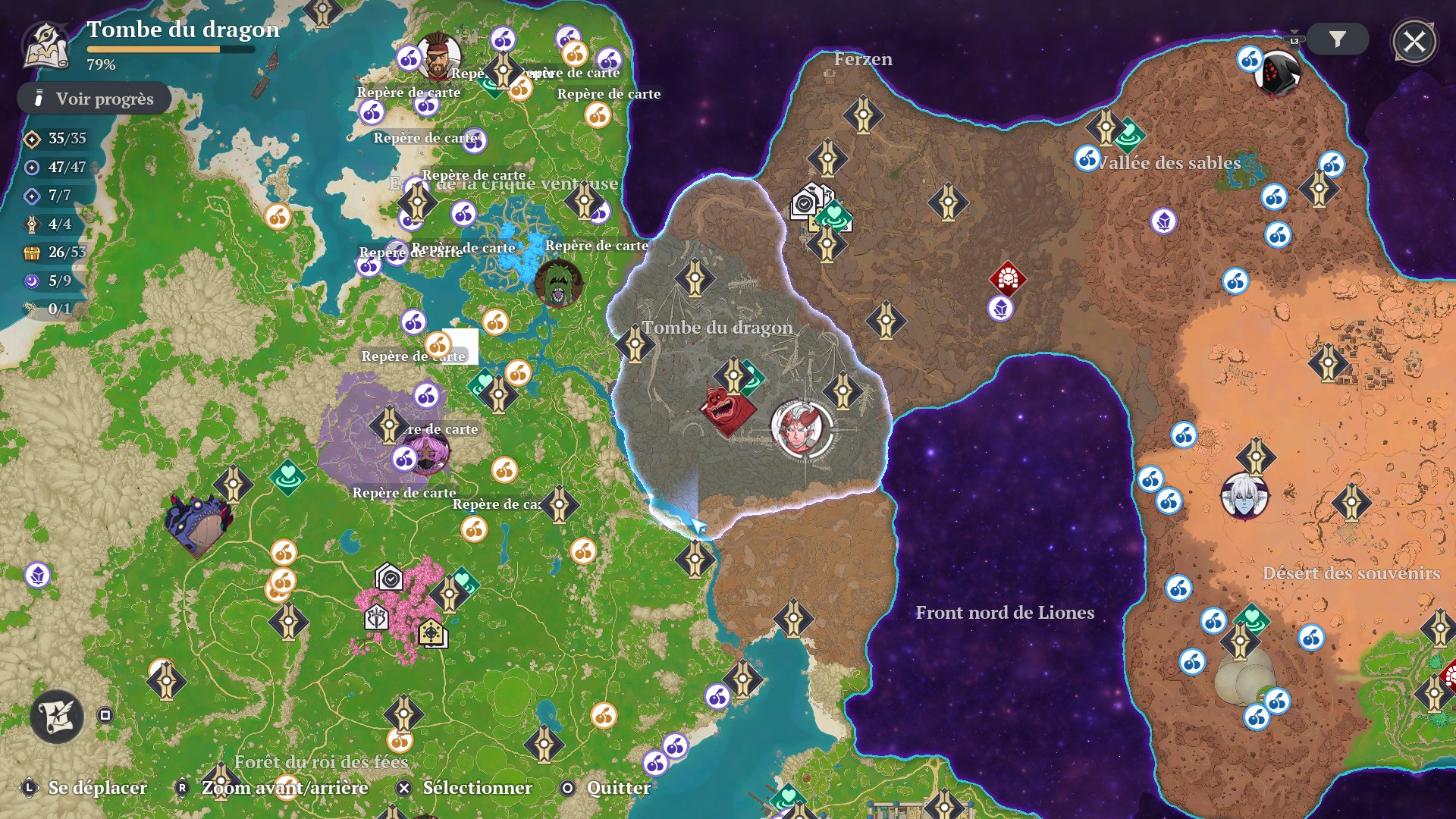The height and width of the screenshot is (819, 1456).
Task: Select the dark hooded figure portrait marker
Action: pyautogui.click(x=1279, y=73)
